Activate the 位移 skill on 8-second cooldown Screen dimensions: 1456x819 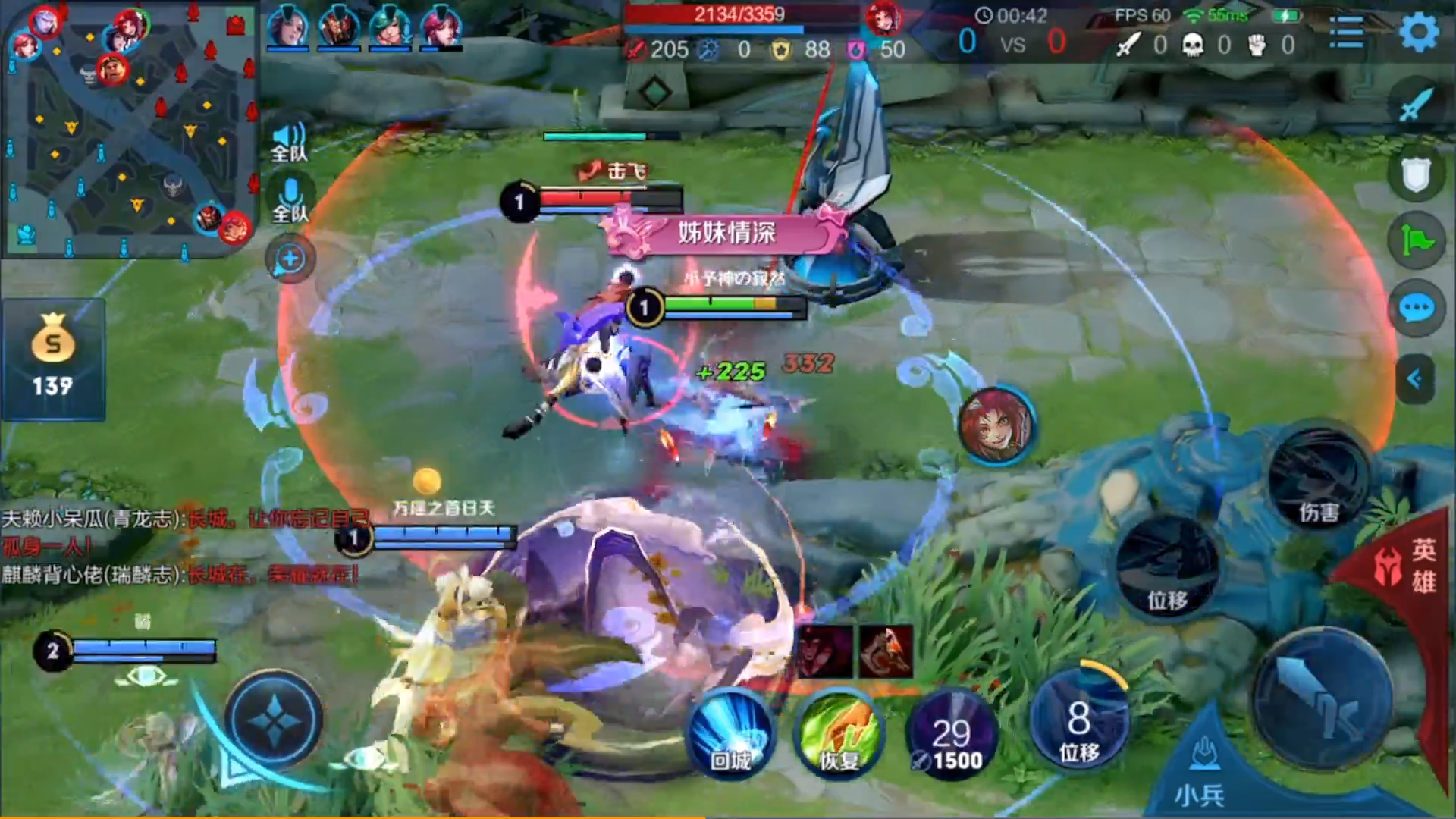1078,719
